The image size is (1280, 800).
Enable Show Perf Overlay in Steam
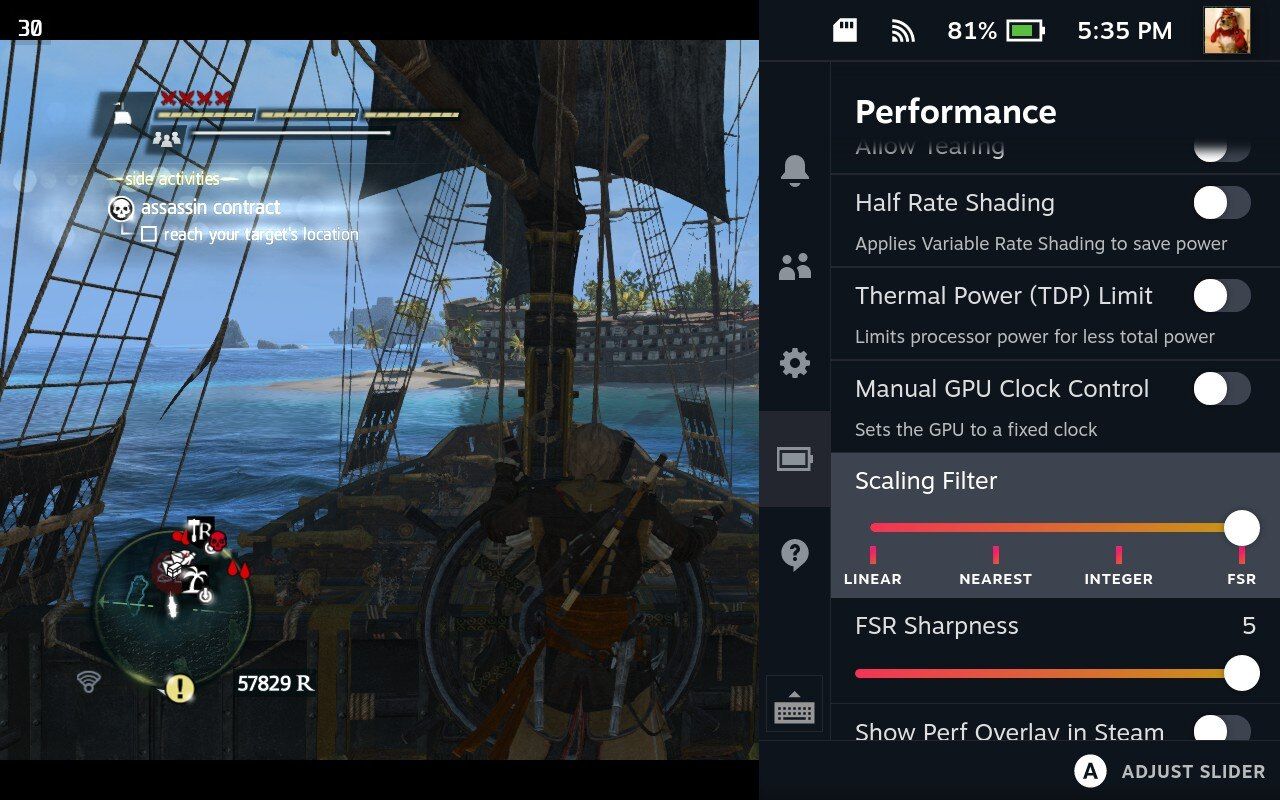(1221, 733)
